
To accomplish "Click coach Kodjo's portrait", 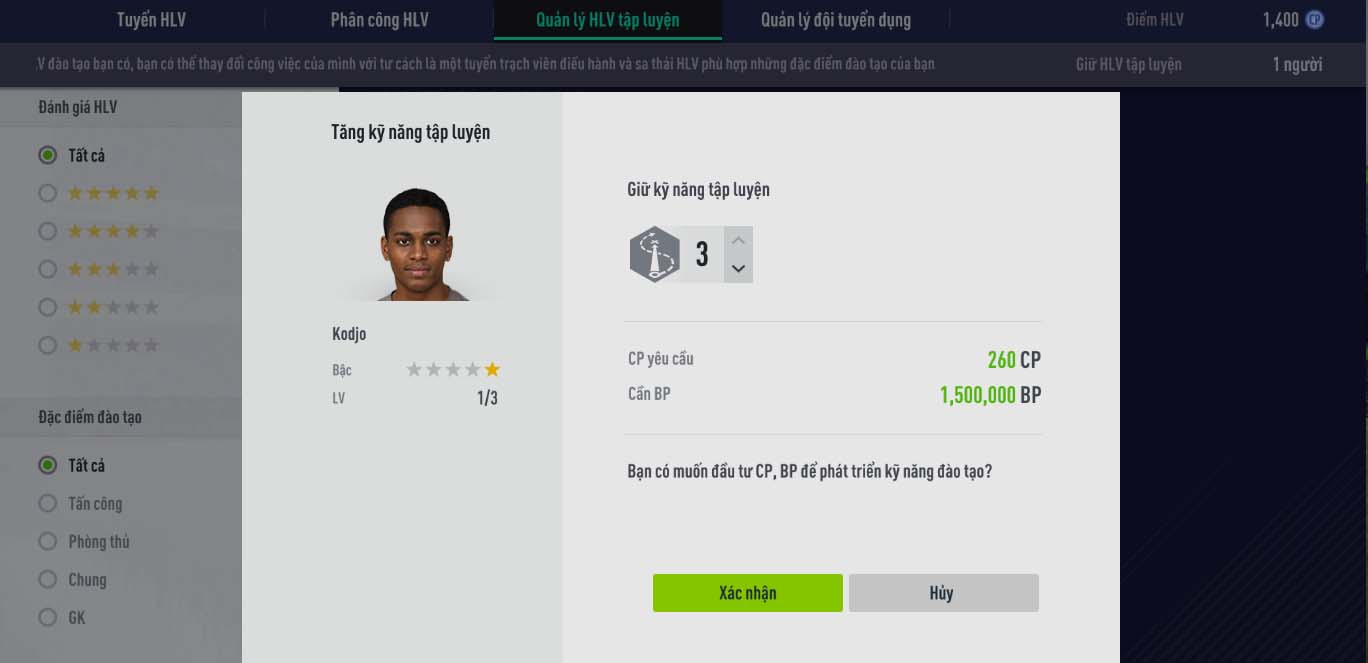I will click(415, 245).
